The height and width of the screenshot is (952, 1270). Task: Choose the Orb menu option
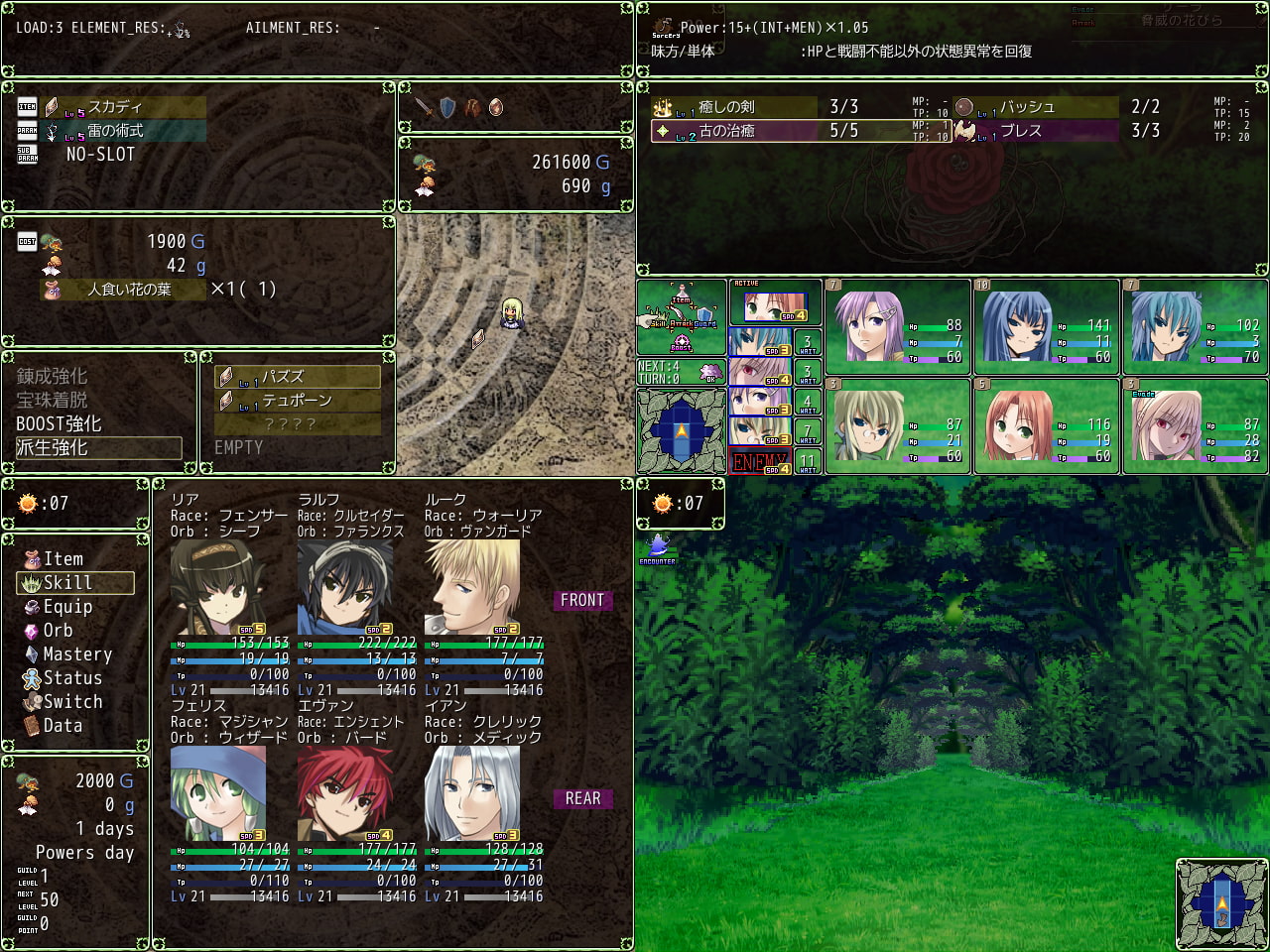pos(58,631)
